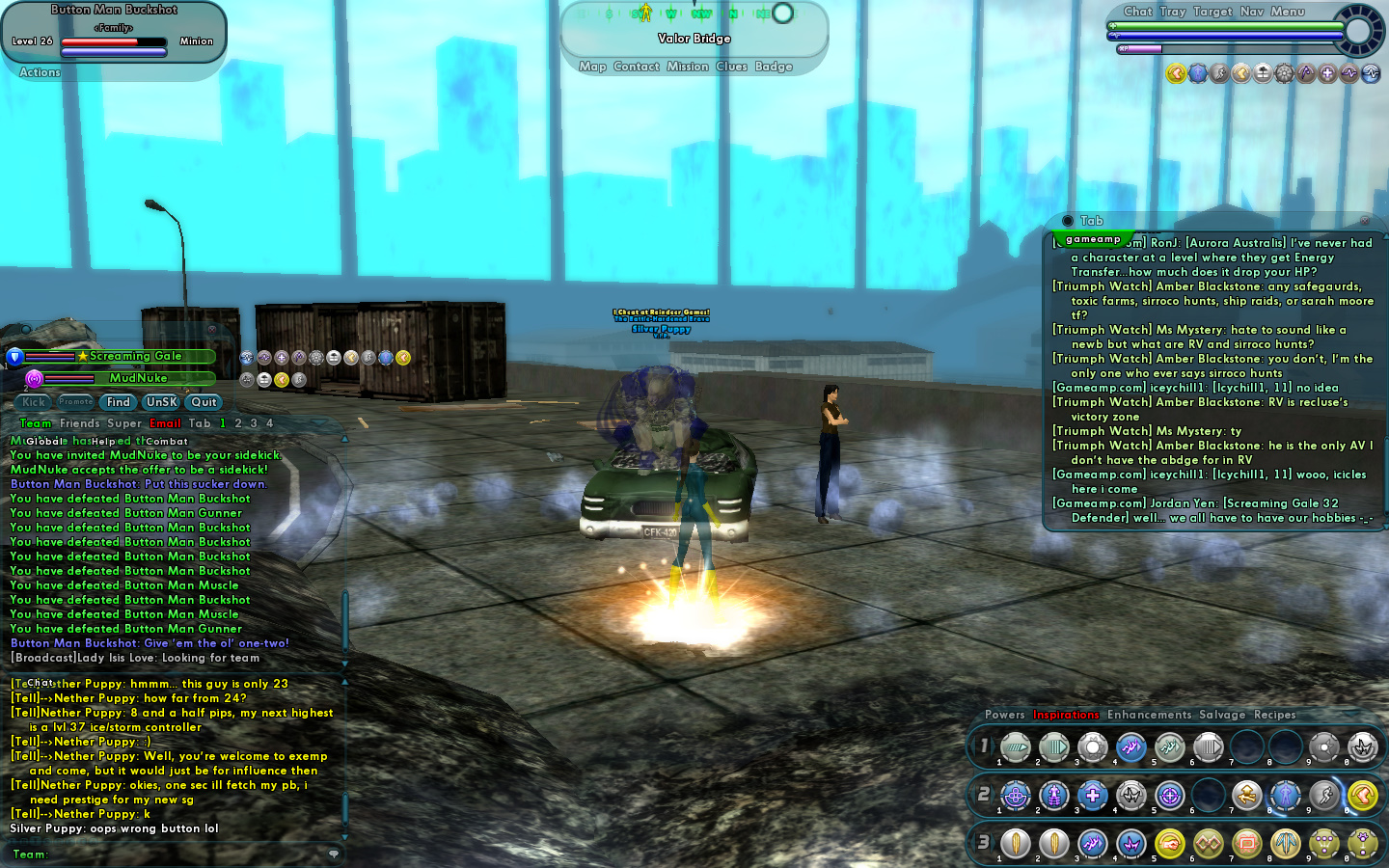Switch to the Friends tab
Screen dimensions: 1389x868
tap(80, 423)
